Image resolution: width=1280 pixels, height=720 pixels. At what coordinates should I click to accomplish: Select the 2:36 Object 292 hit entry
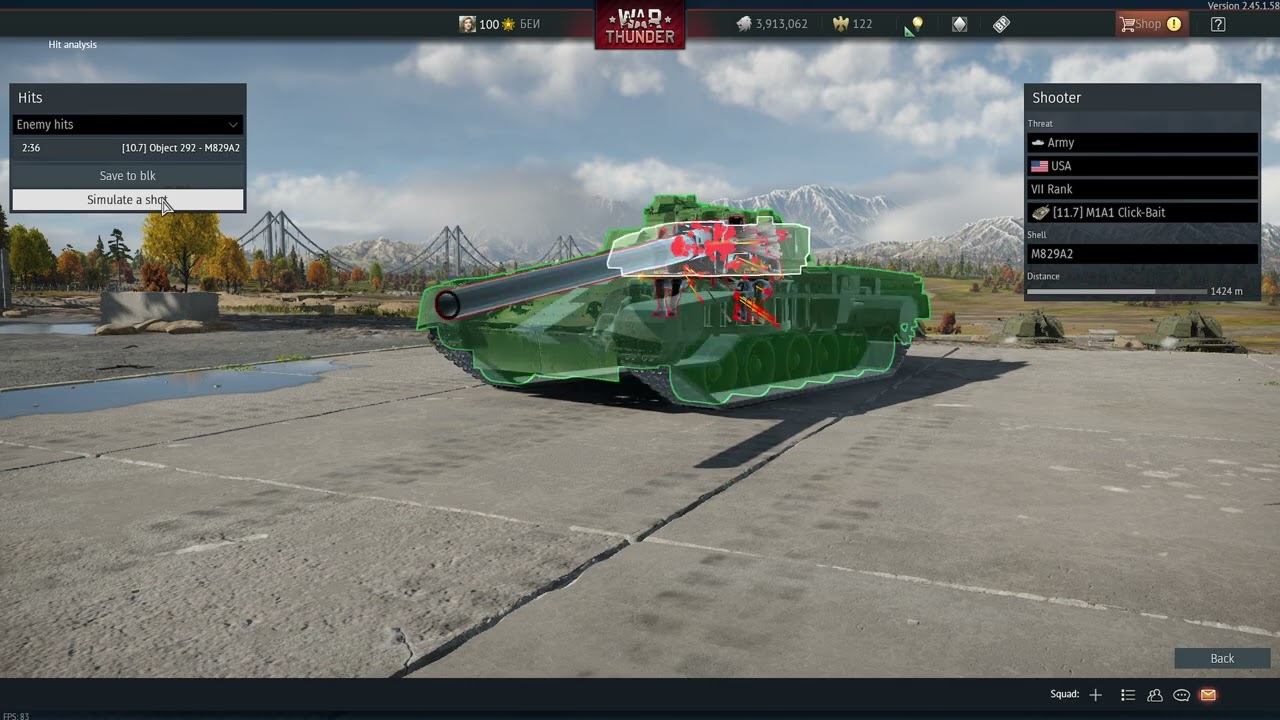127,148
